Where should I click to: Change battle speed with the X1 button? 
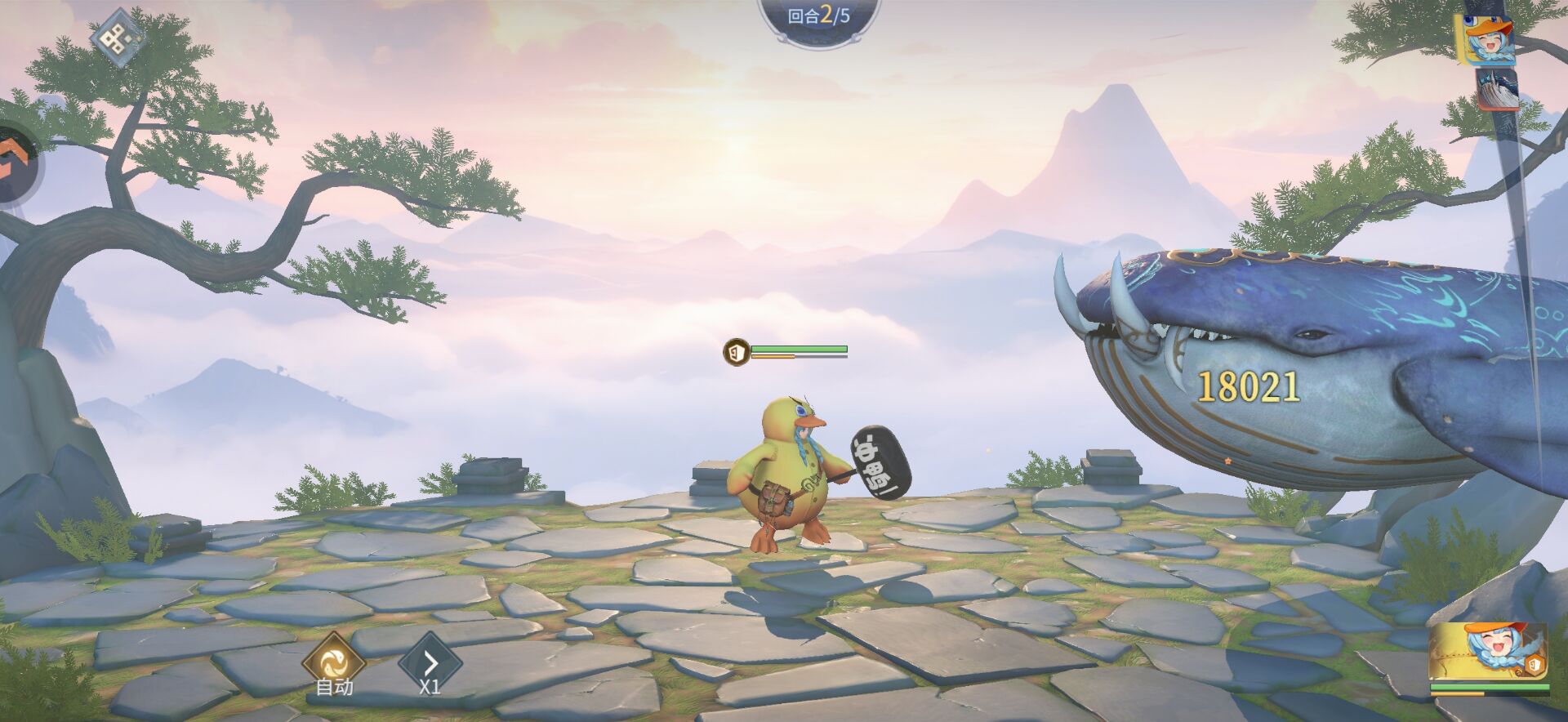click(430, 662)
